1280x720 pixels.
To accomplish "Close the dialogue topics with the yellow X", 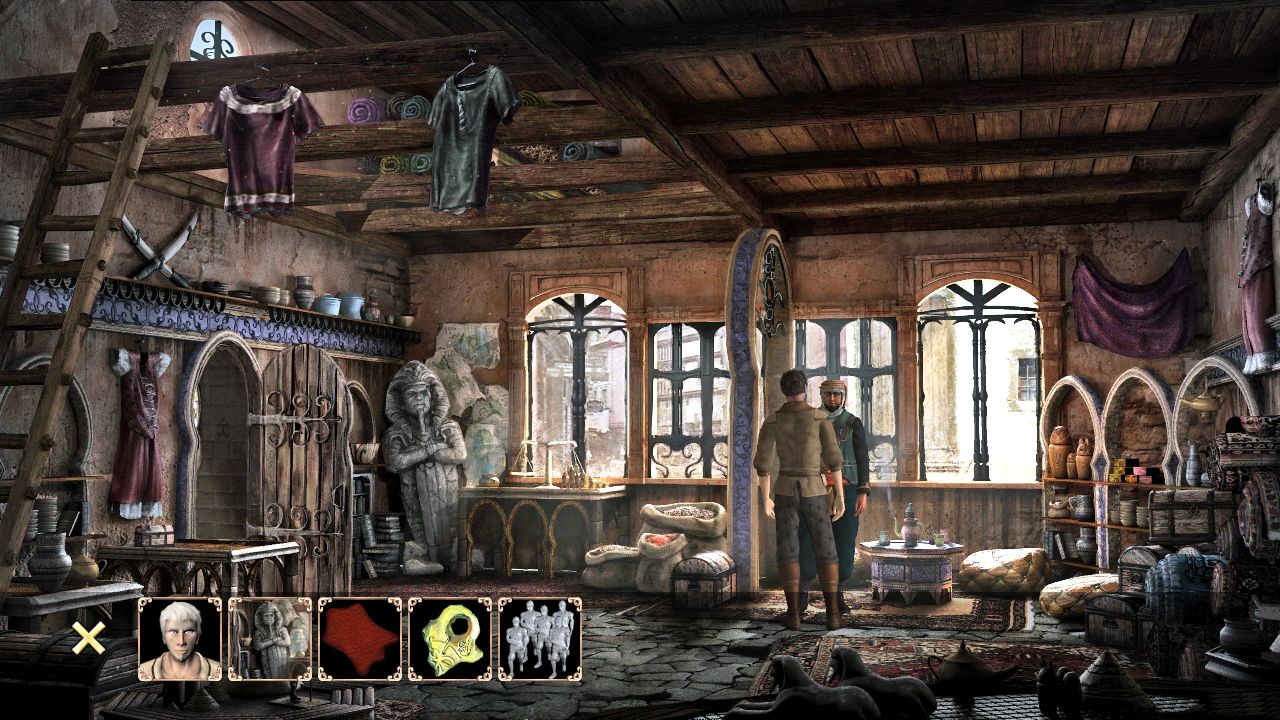I will pyautogui.click(x=88, y=638).
